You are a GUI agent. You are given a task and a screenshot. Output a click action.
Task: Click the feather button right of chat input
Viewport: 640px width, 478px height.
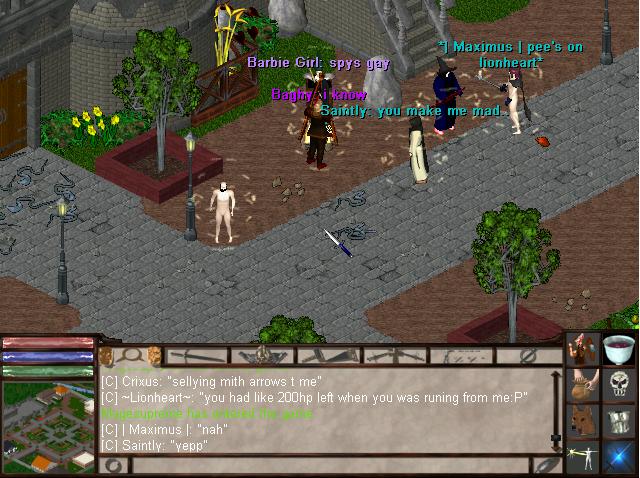543,465
